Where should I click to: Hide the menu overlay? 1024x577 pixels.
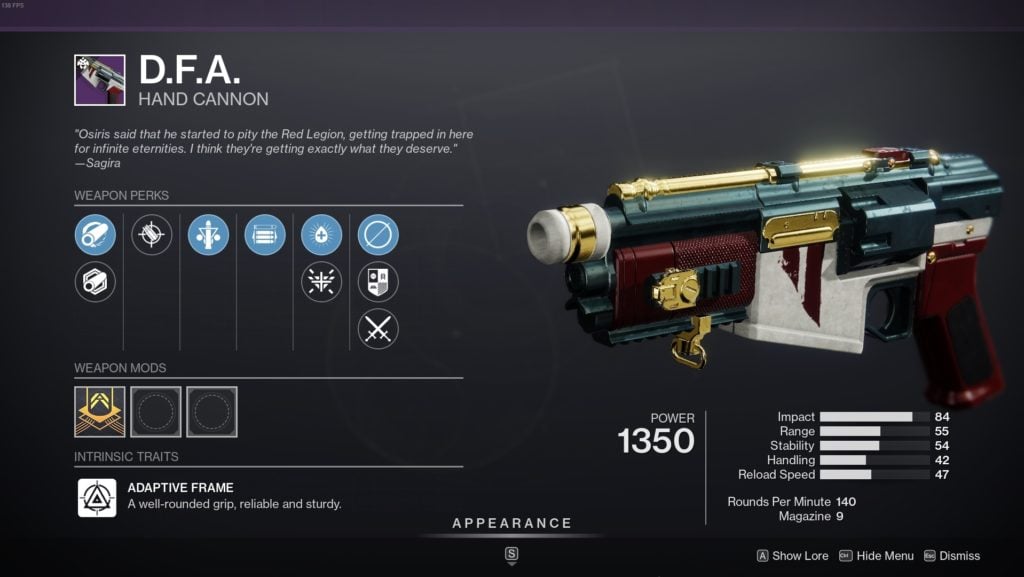pos(876,556)
